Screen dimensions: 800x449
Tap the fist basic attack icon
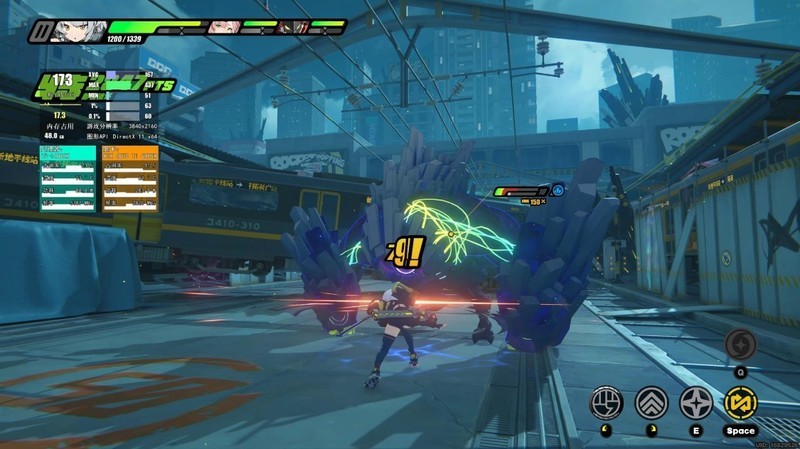pos(607,402)
